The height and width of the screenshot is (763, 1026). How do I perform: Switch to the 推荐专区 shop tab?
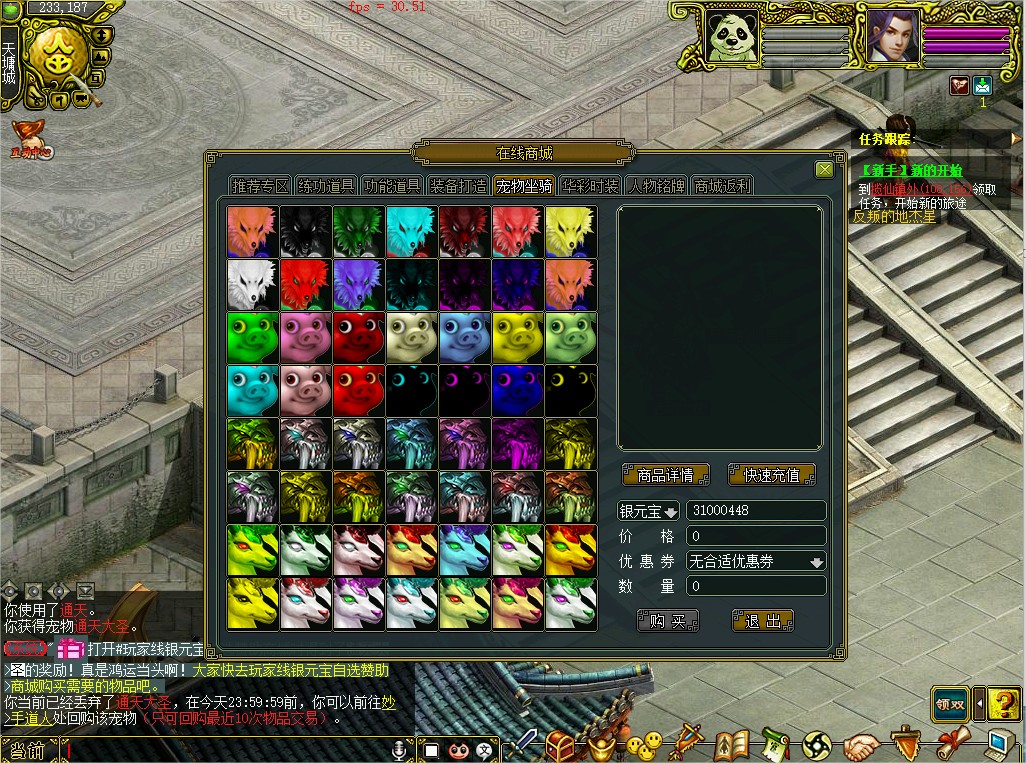pyautogui.click(x=260, y=186)
